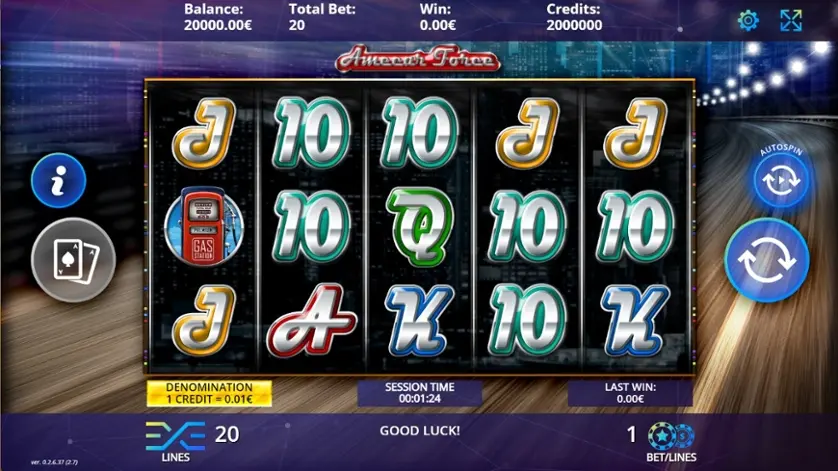Toggle fullscreen mode with the arrows icon

(x=791, y=20)
